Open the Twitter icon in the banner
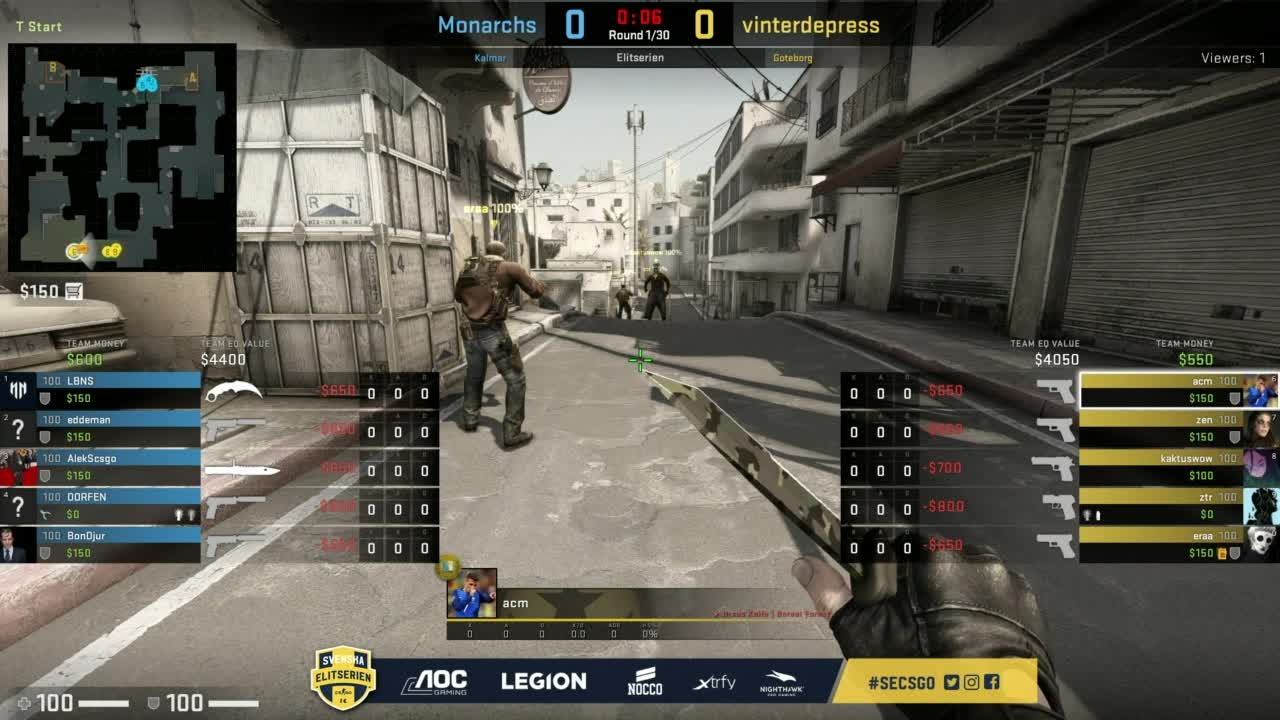This screenshot has height=720, width=1280. [951, 682]
